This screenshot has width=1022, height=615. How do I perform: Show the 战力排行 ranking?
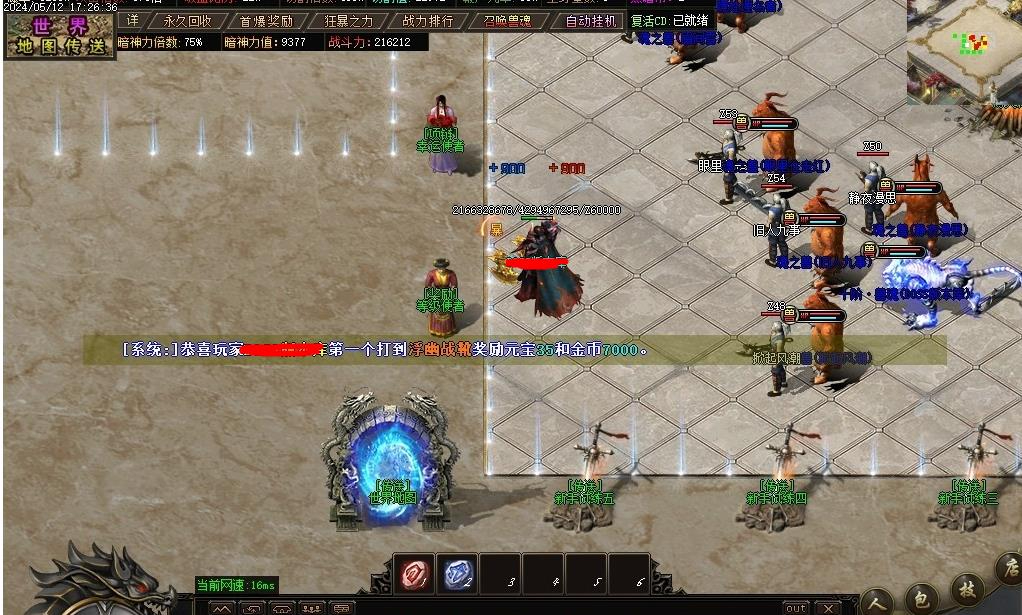pos(427,21)
